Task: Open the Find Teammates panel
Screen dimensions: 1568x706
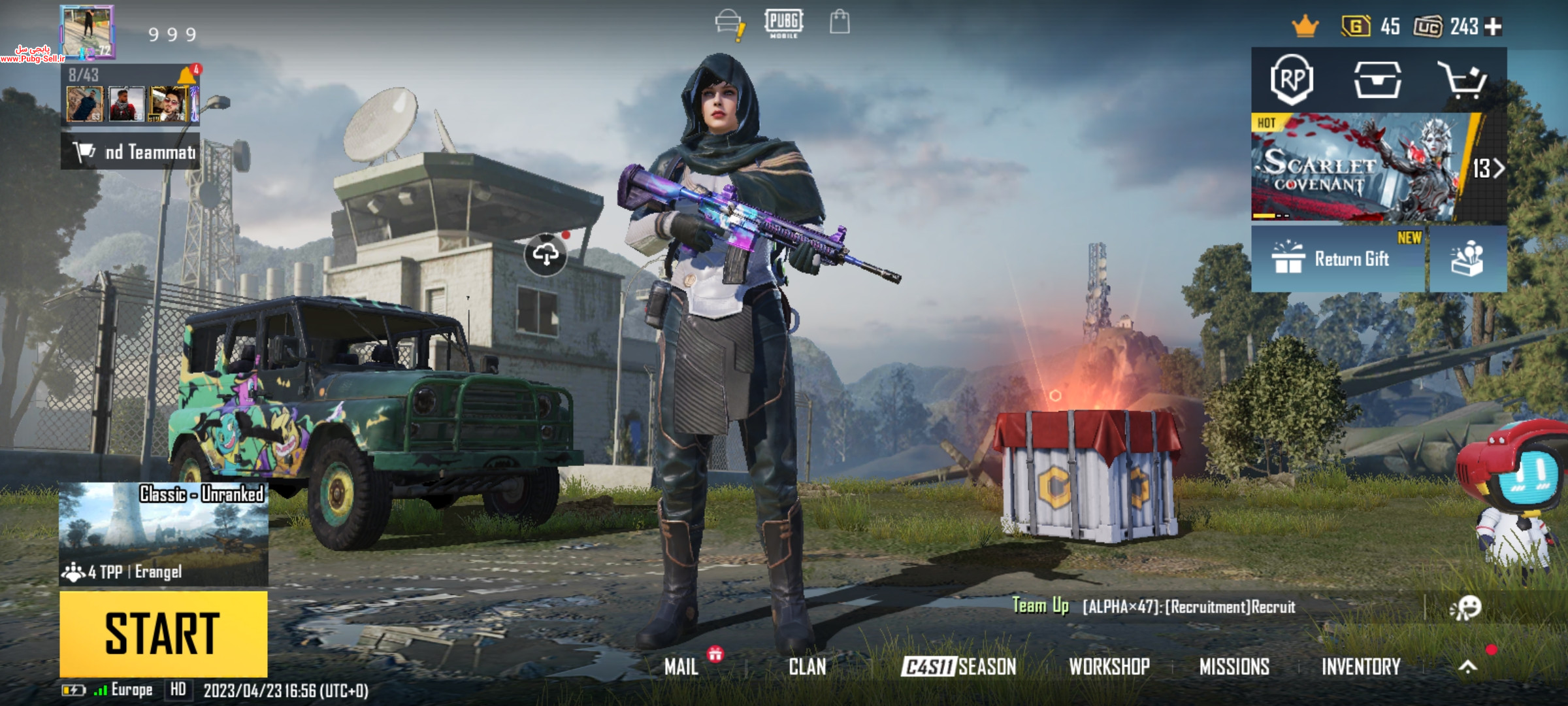Action: pyautogui.click(x=131, y=152)
